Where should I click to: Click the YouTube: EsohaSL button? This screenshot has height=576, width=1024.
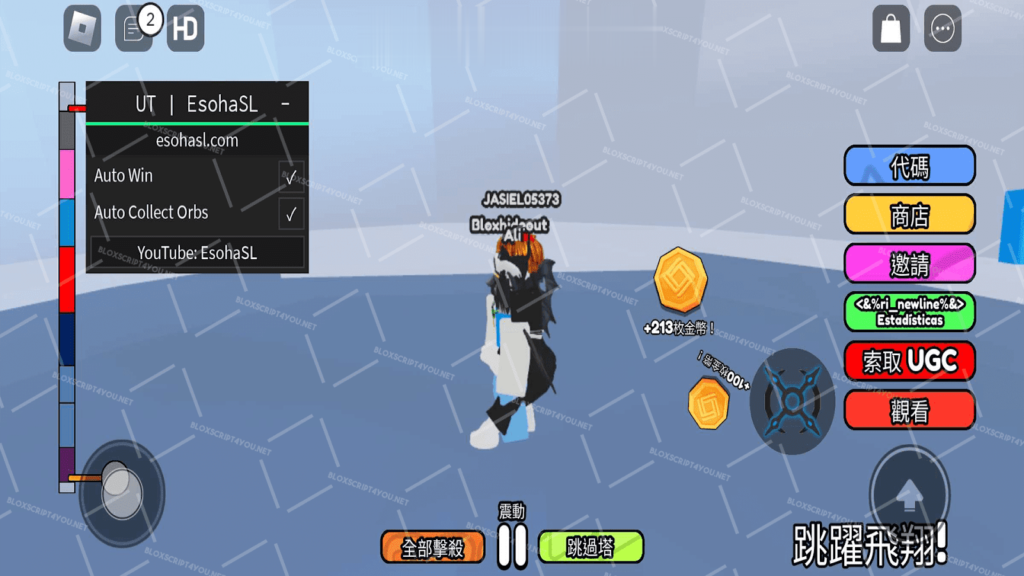coord(197,253)
